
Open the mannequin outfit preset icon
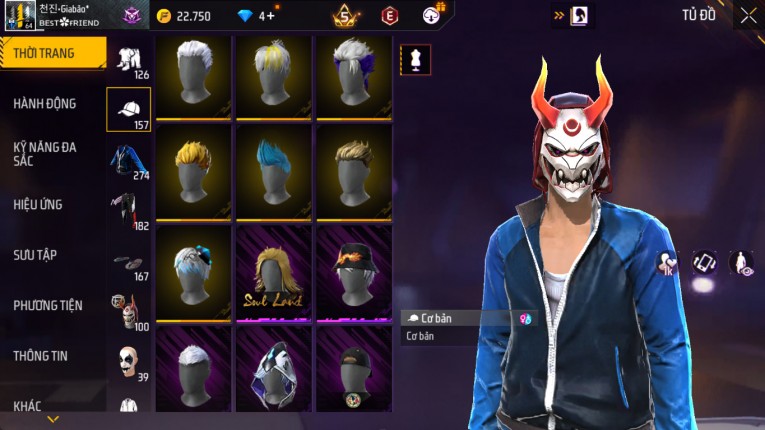point(415,60)
